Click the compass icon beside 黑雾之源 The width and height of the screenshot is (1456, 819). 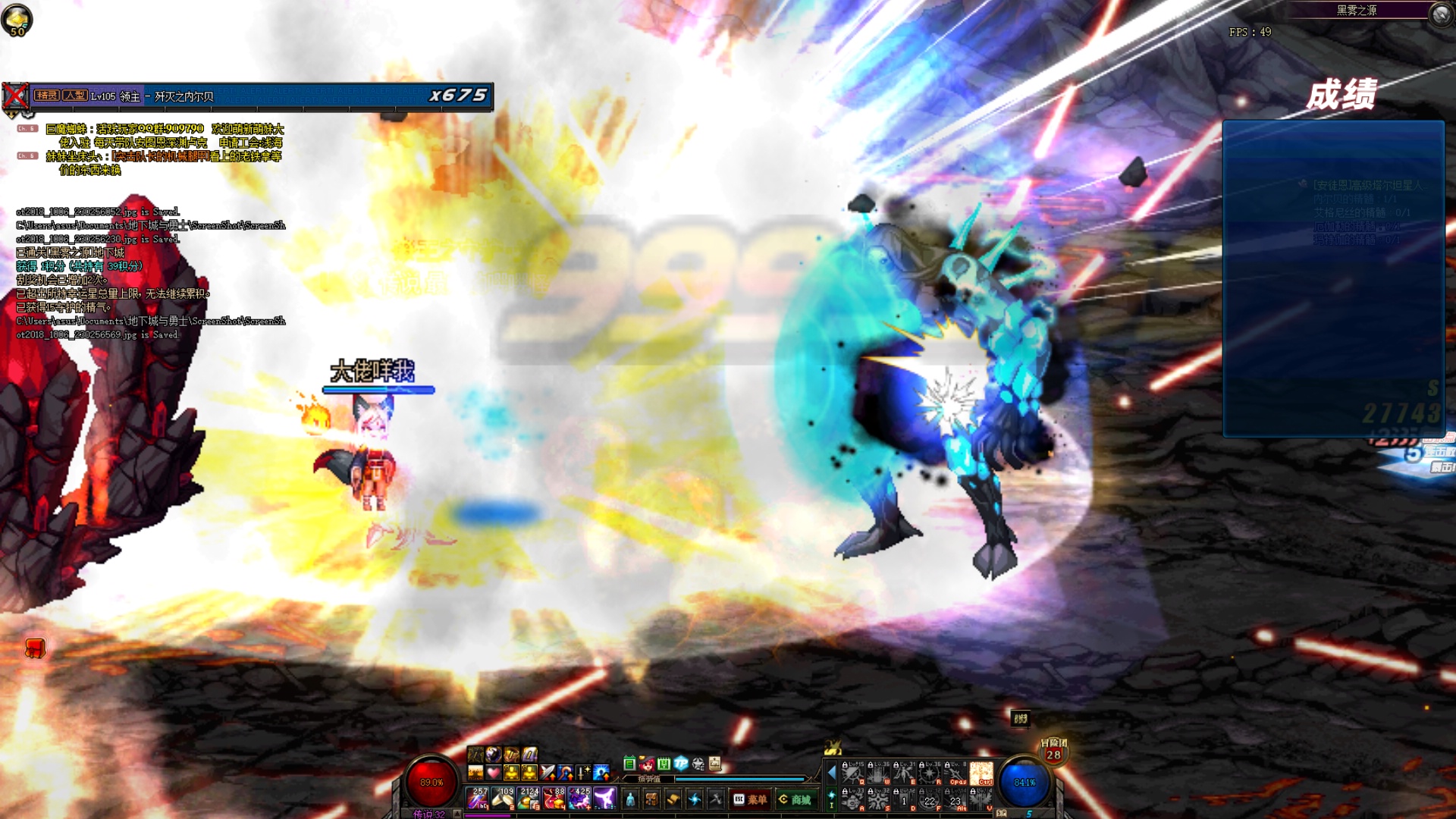(x=1440, y=13)
